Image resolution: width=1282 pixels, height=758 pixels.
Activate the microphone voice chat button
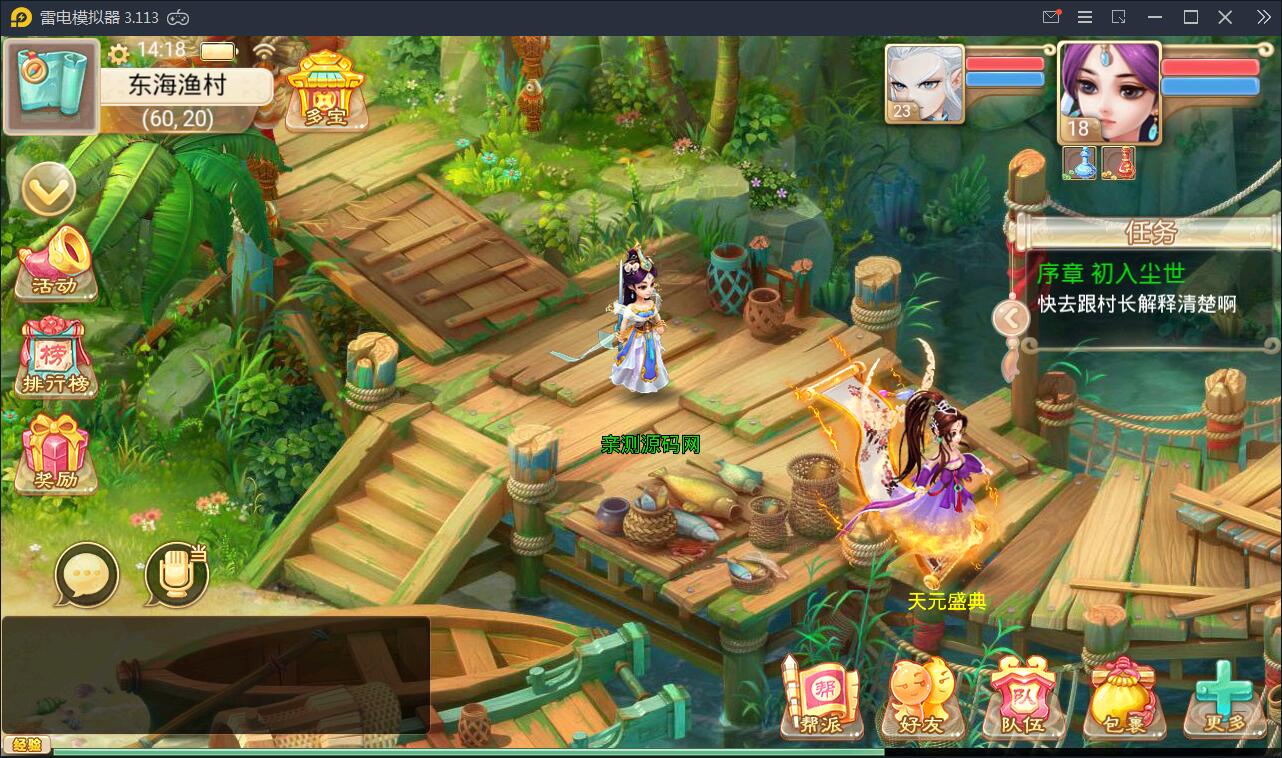[x=176, y=575]
